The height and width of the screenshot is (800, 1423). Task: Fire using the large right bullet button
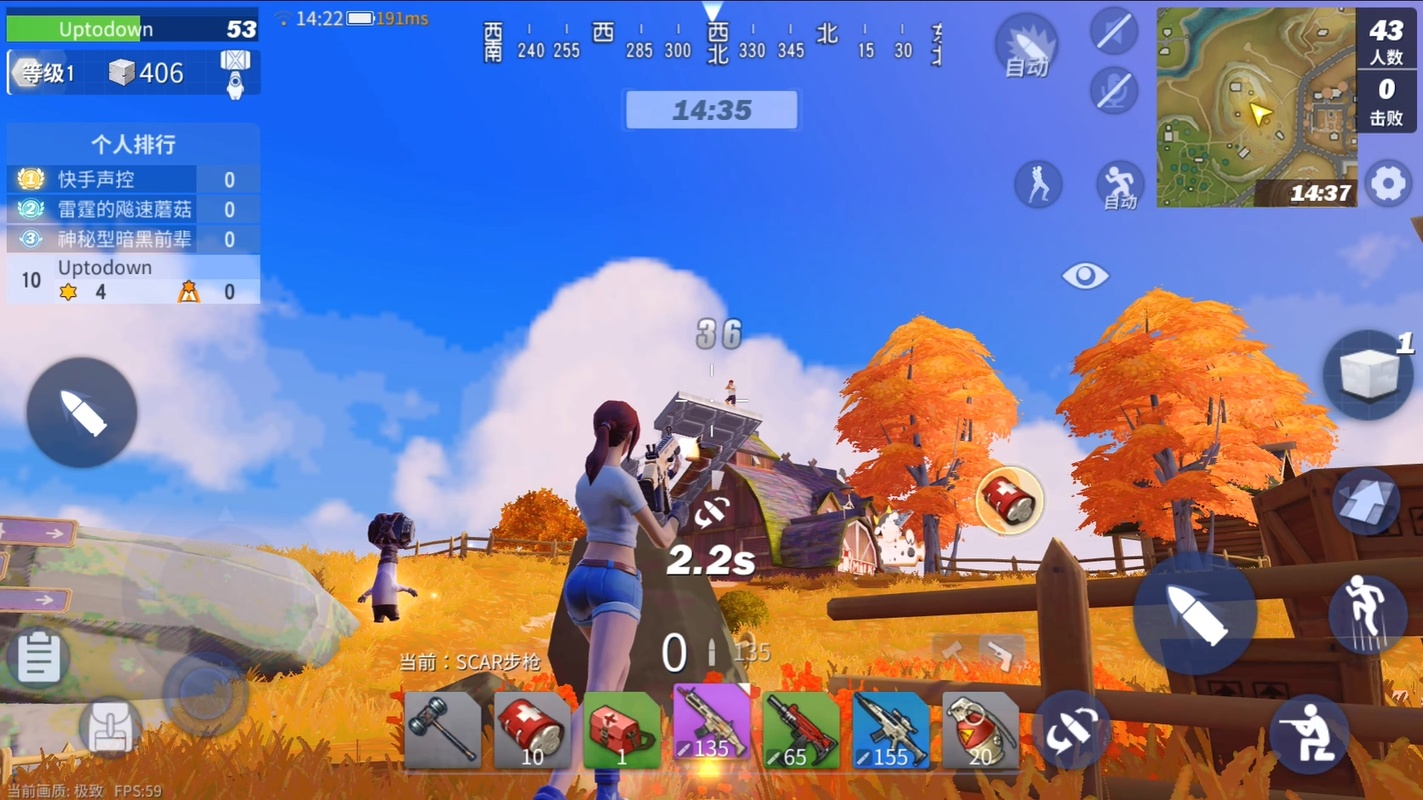click(1194, 613)
